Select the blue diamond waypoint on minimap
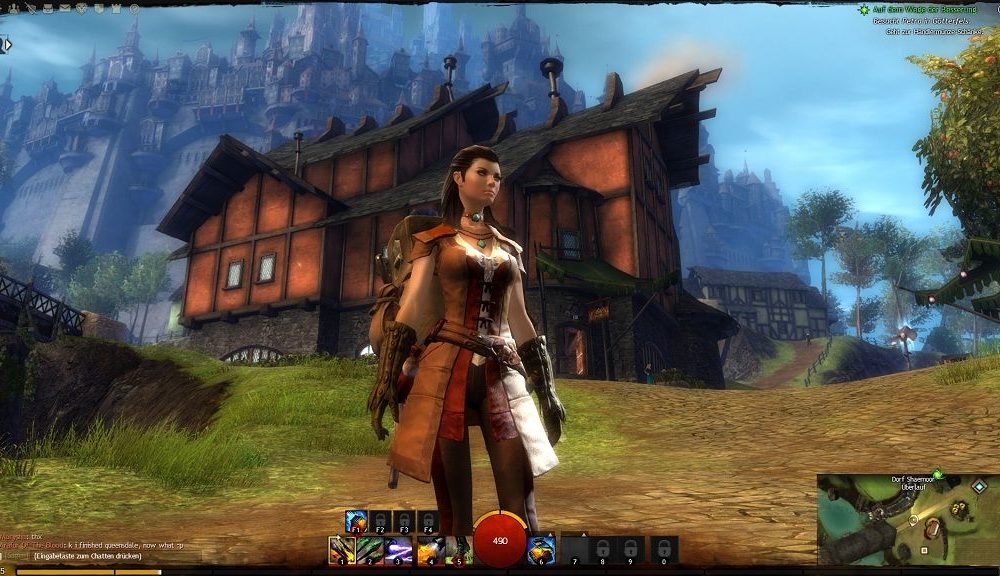Screen dimensions: 1000x576 click(x=979, y=486)
